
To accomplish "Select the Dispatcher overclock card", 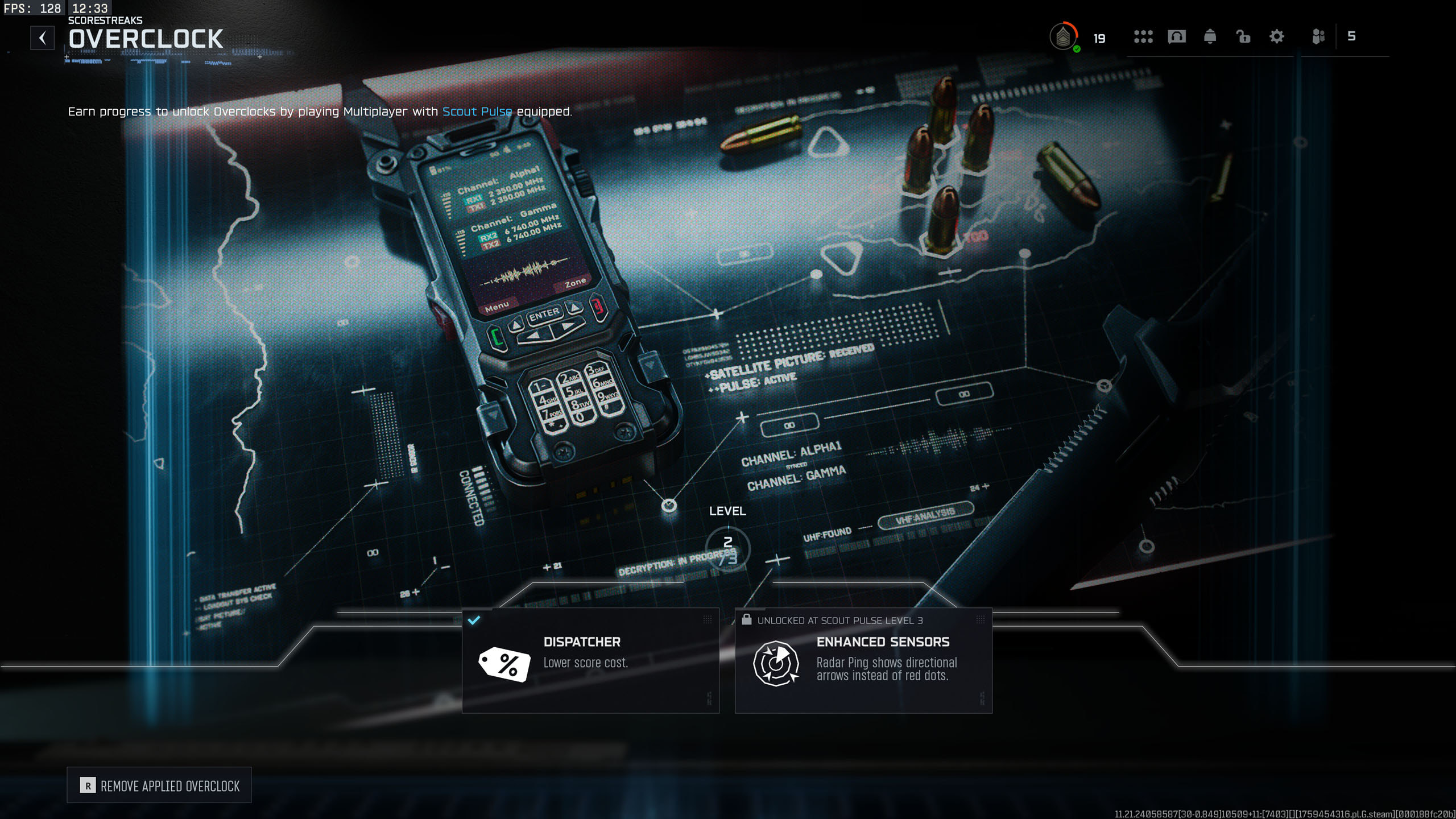I will pos(590,660).
